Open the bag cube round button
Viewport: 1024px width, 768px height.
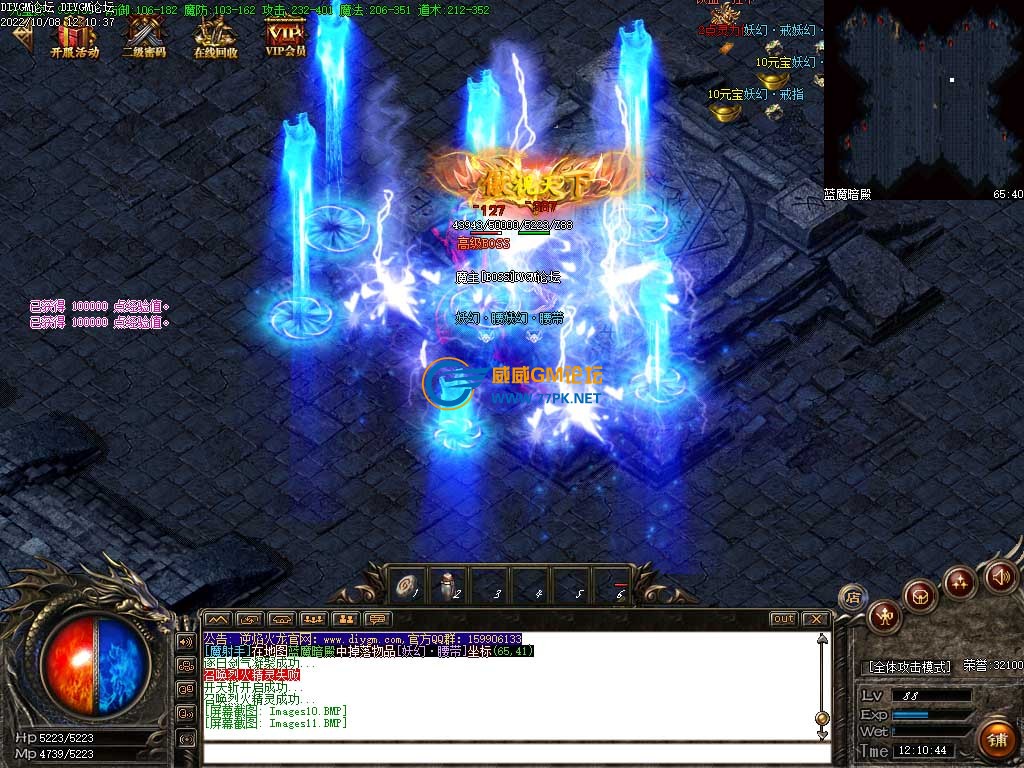pos(920,596)
